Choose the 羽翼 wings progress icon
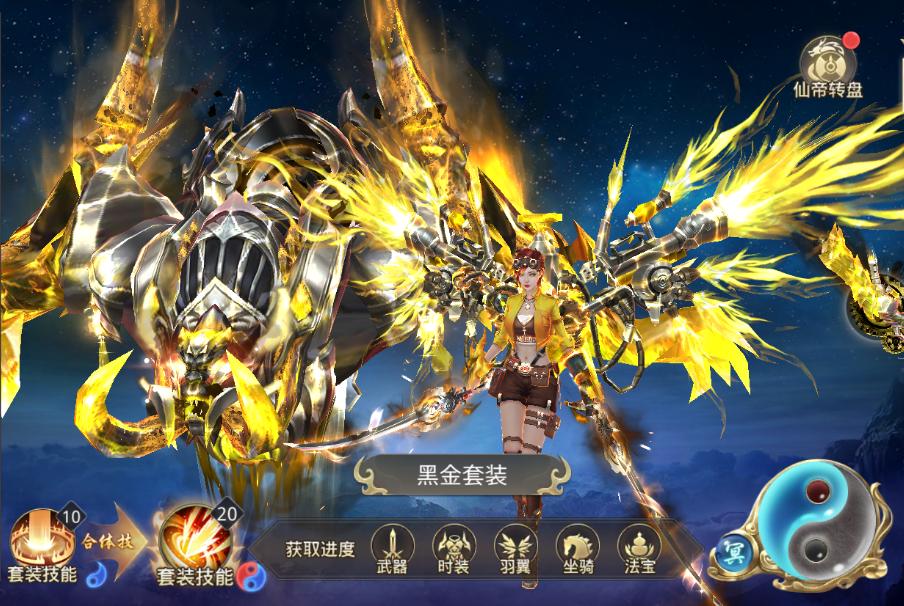Screen dimensions: 904x606 tap(515, 549)
